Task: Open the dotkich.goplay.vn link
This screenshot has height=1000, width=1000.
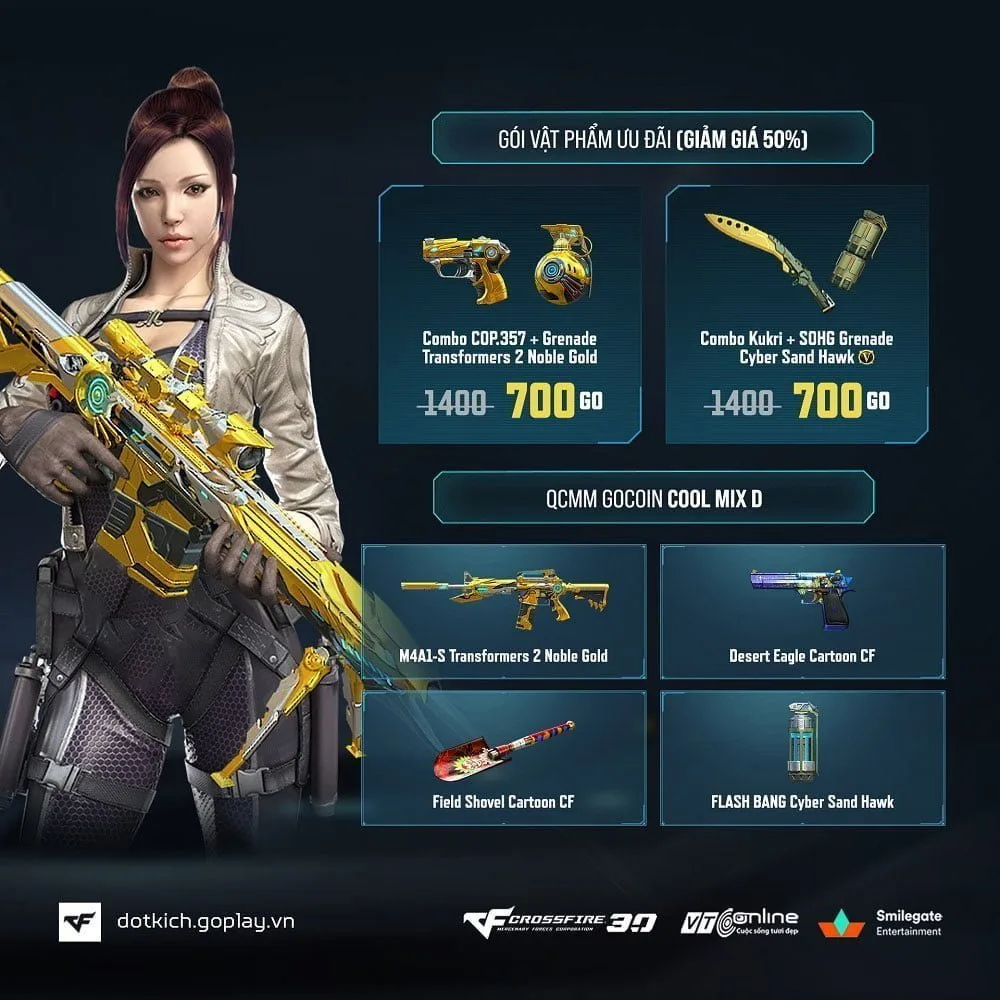Action: (205, 922)
